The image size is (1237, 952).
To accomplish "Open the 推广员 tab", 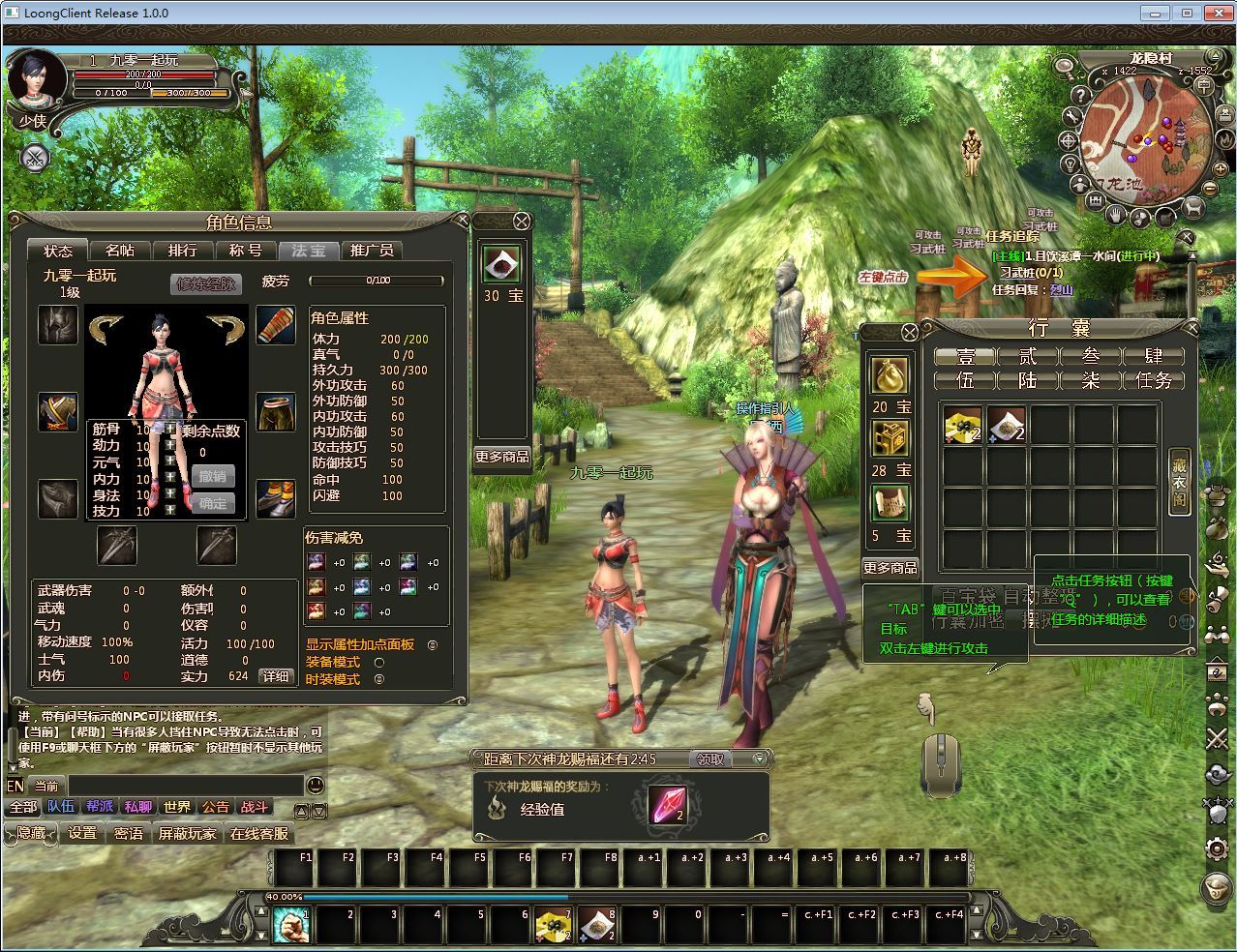I will point(372,251).
